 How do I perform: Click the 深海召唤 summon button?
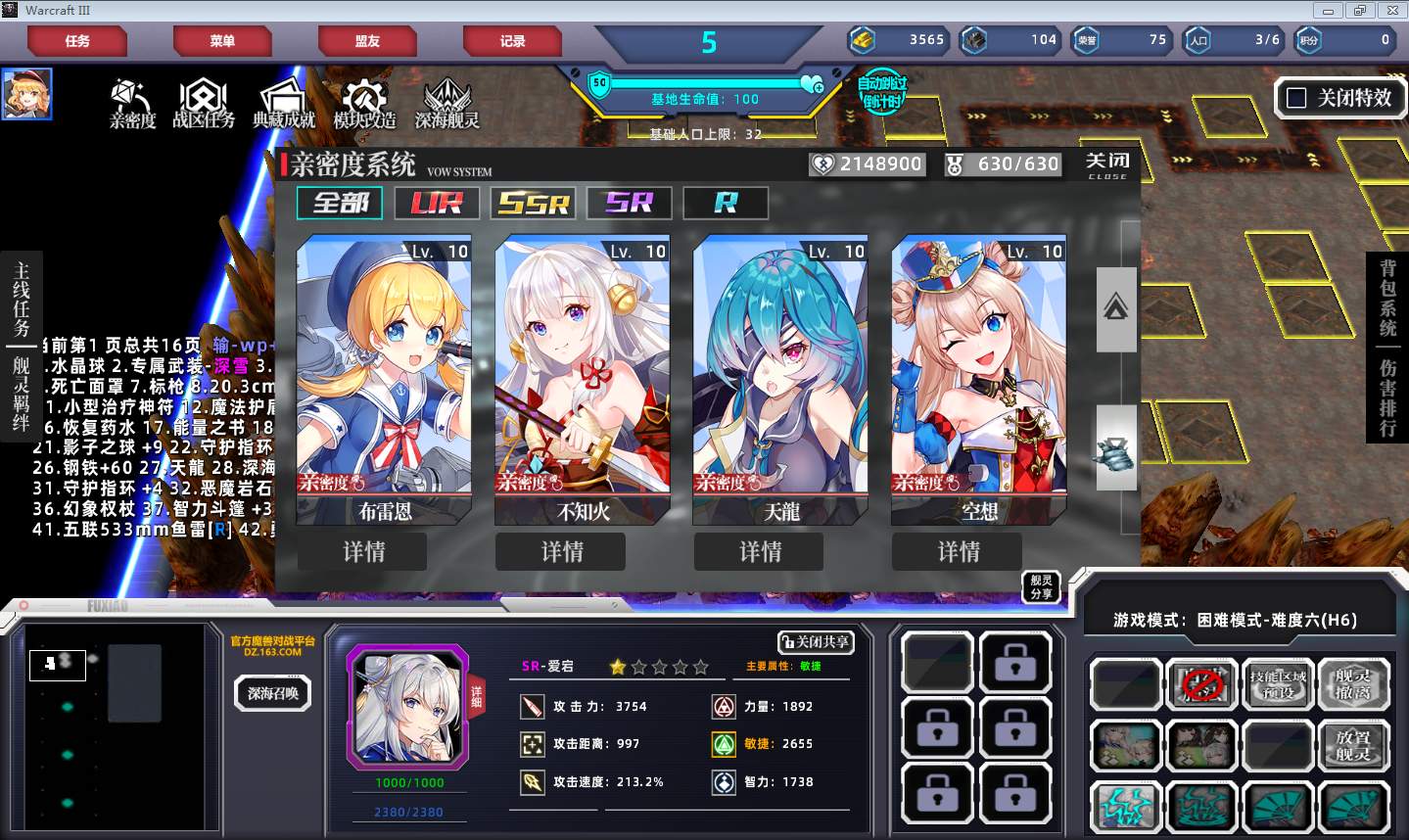(272, 693)
